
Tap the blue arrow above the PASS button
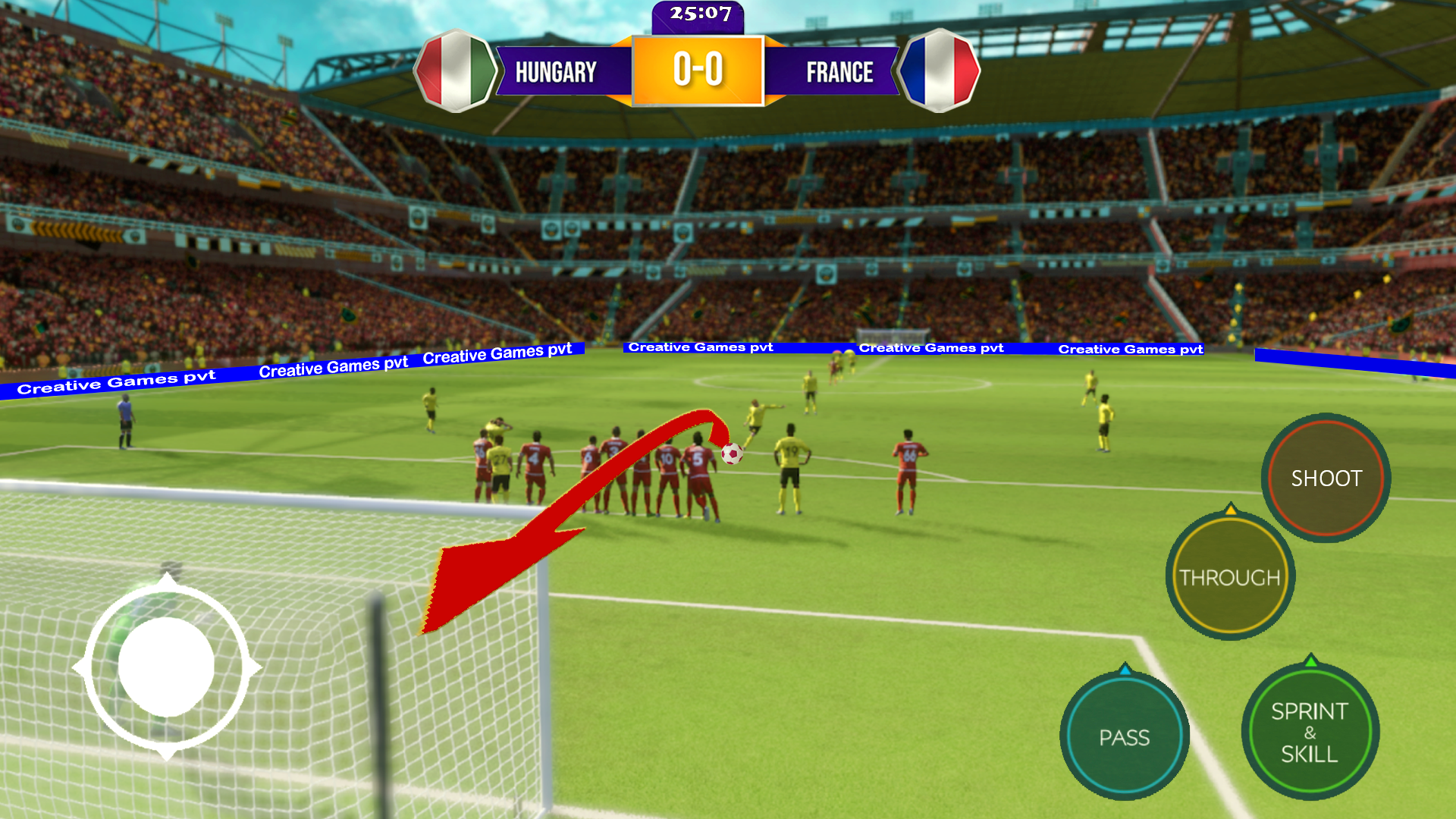tap(1125, 670)
